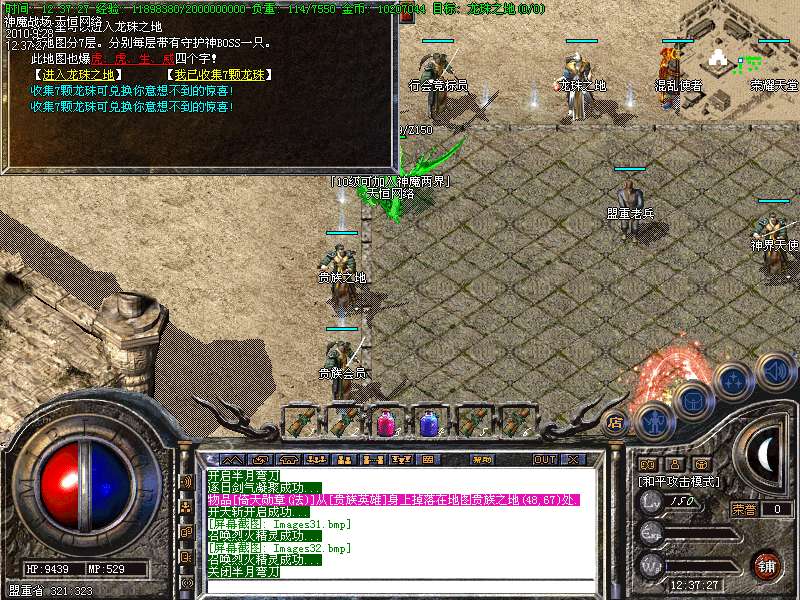Click the OUT button above the chat
This screenshot has height=600, width=800.
coord(544,460)
